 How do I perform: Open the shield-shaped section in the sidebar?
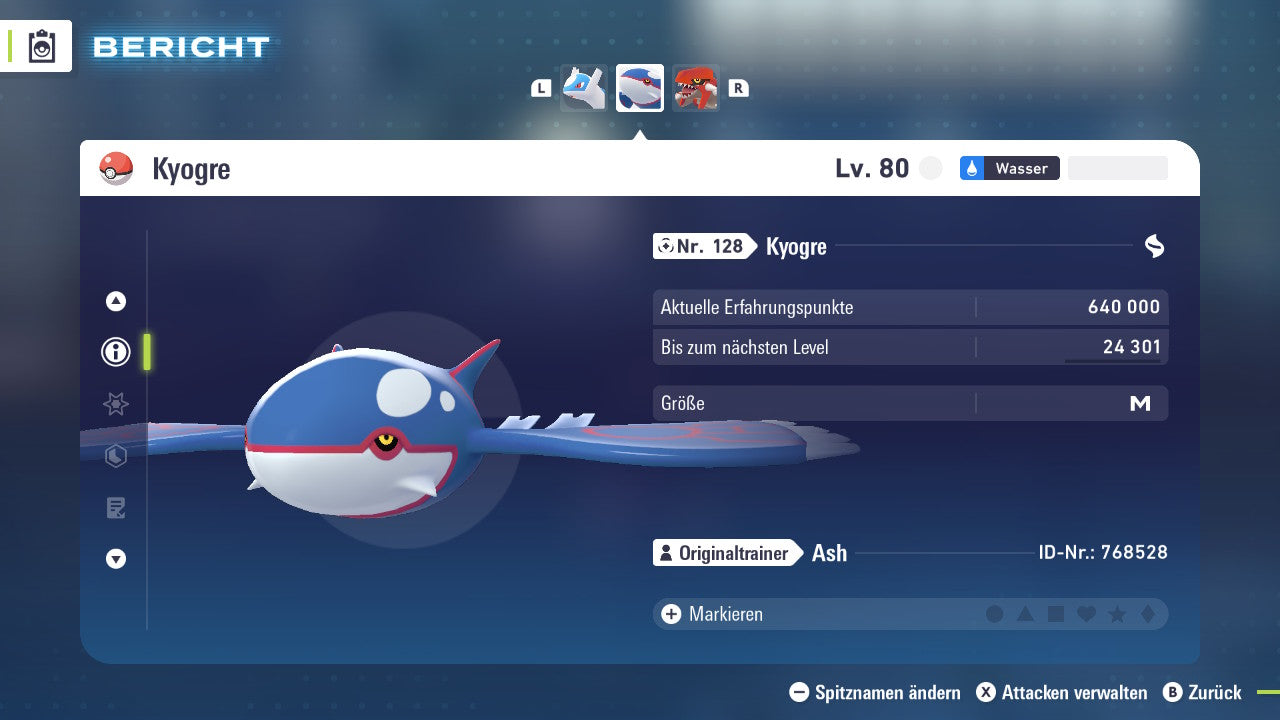coord(115,456)
